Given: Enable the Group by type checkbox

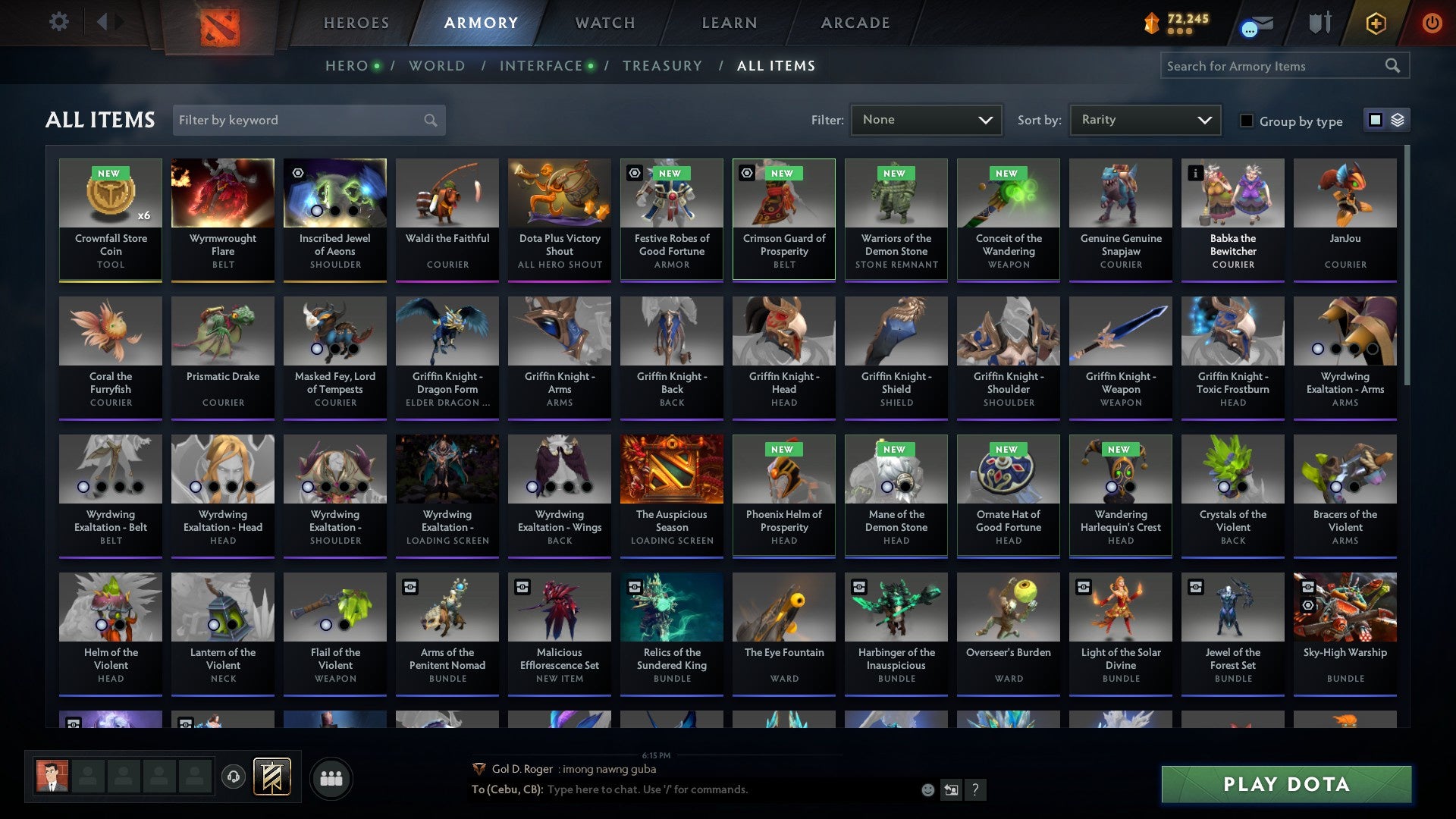Looking at the screenshot, I should click(x=1247, y=120).
